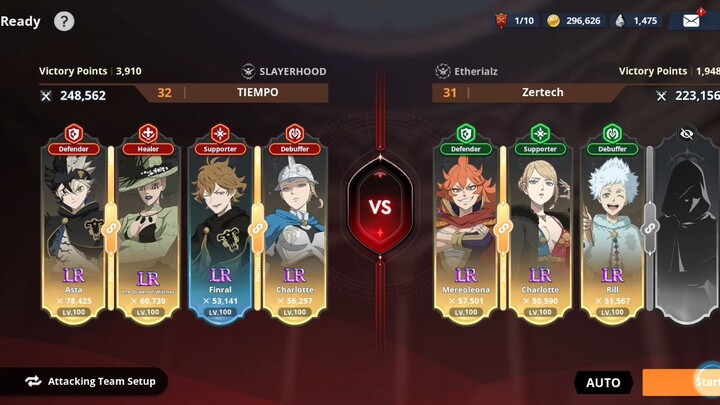Inspect enemy Charlotte supporter card
720x405 pixels.
coord(540,225)
